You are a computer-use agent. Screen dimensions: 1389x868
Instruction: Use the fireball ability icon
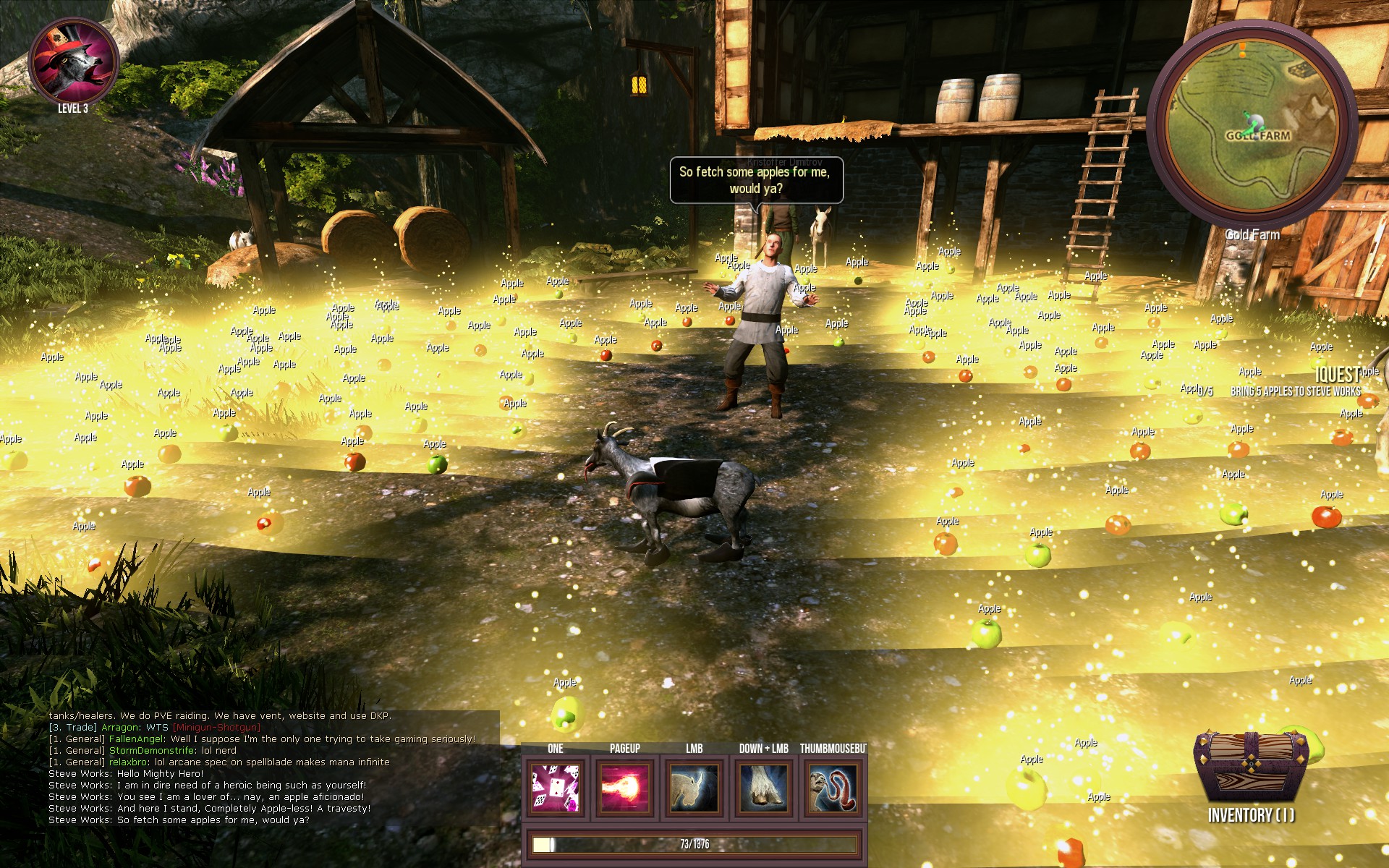pos(625,788)
